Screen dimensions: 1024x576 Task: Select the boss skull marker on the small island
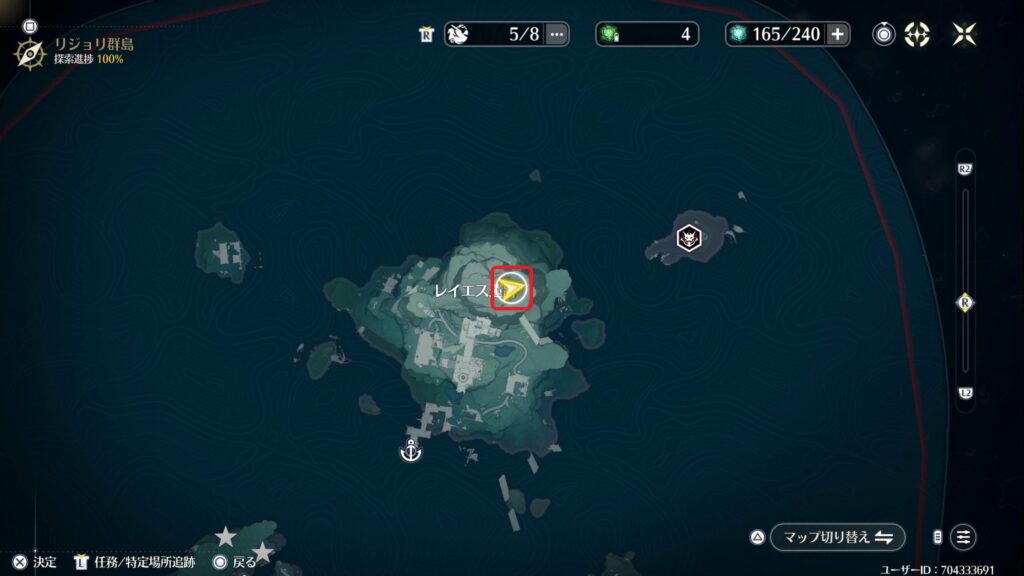click(689, 238)
